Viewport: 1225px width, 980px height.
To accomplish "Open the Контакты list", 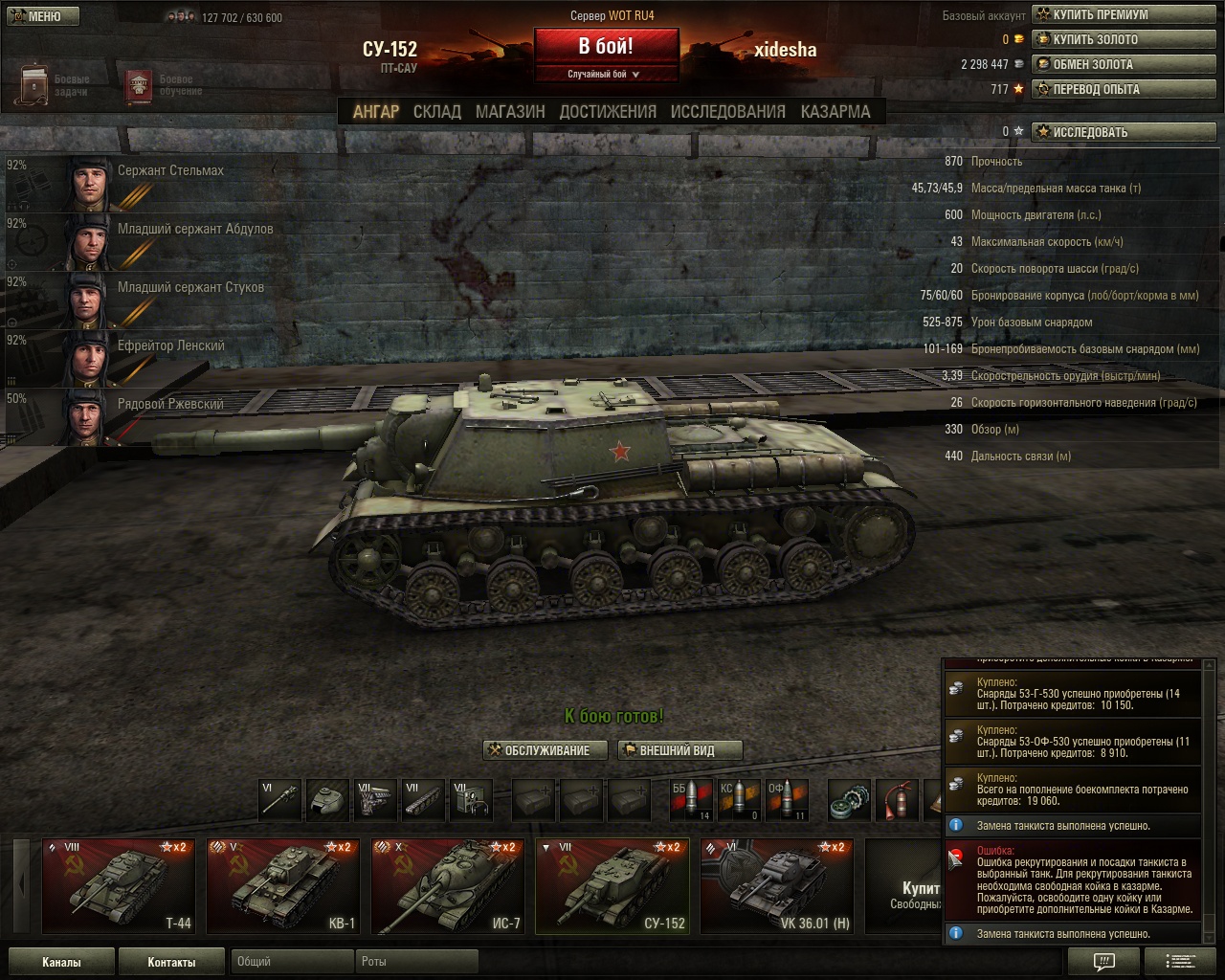I will [171, 962].
